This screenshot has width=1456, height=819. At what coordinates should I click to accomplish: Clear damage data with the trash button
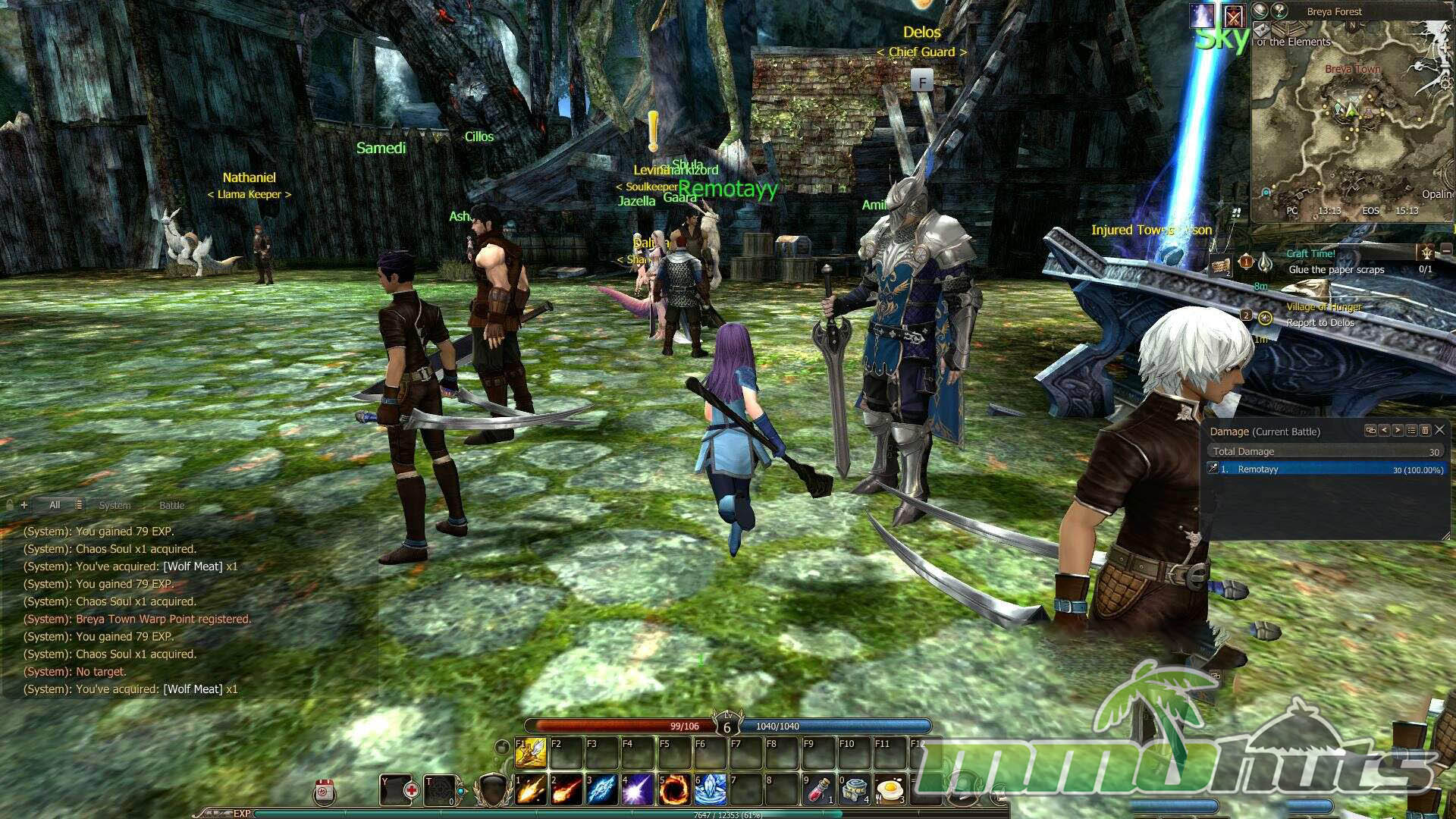pos(1425,430)
